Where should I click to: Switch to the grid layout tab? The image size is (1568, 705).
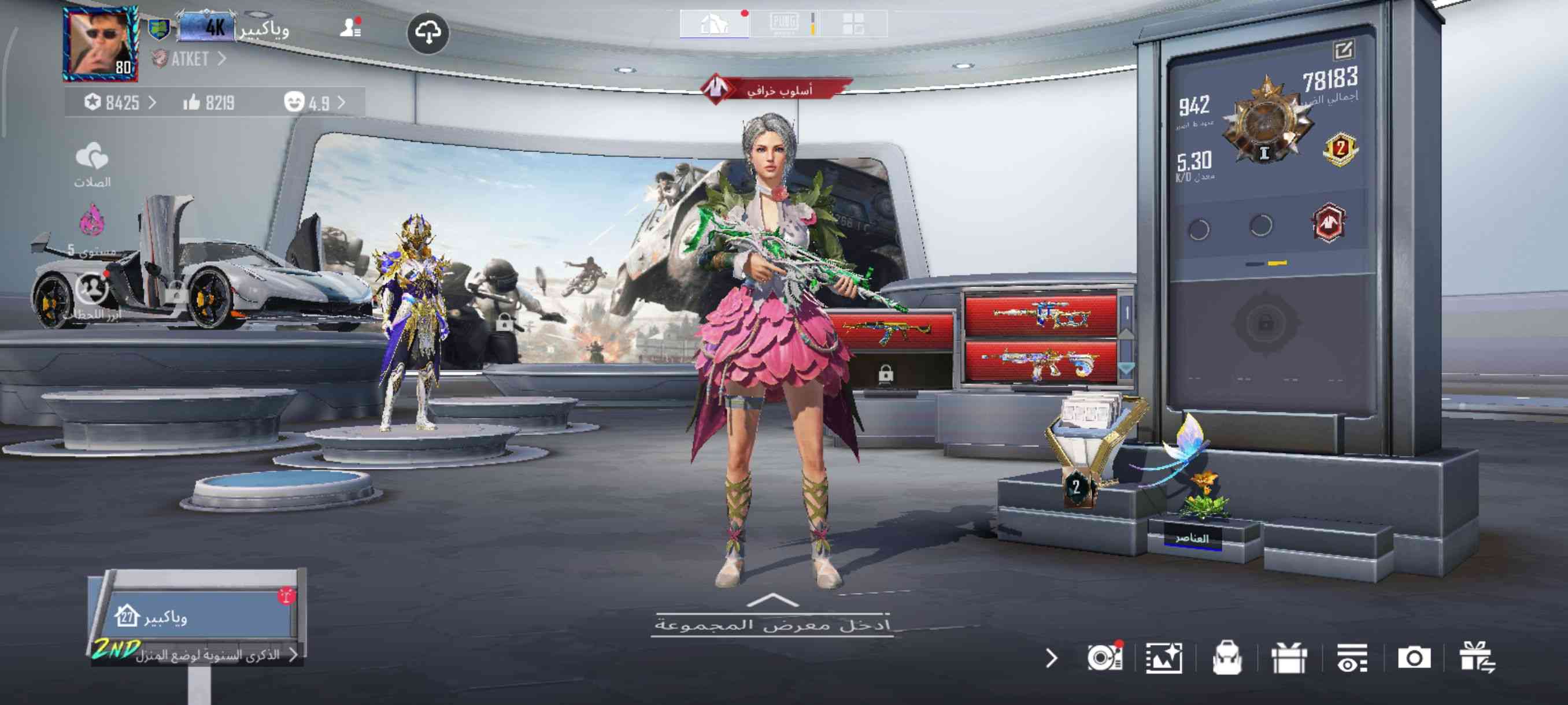pyautogui.click(x=853, y=24)
